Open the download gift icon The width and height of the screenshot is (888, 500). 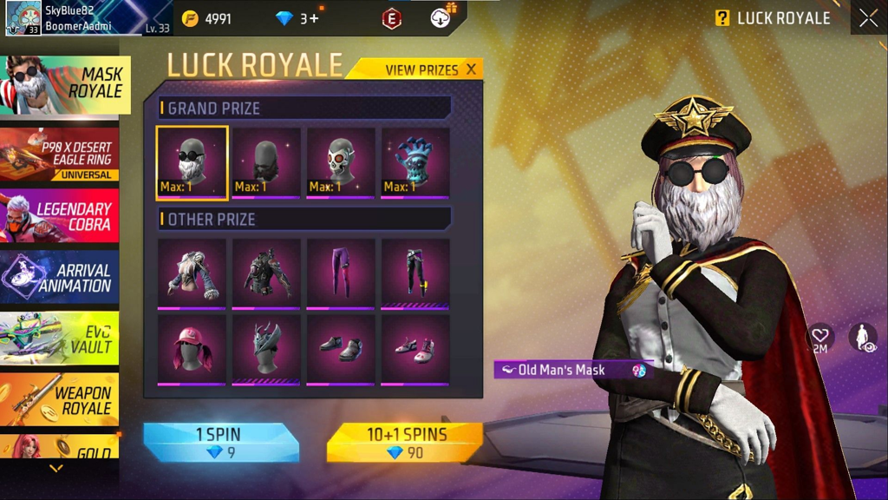coord(441,17)
